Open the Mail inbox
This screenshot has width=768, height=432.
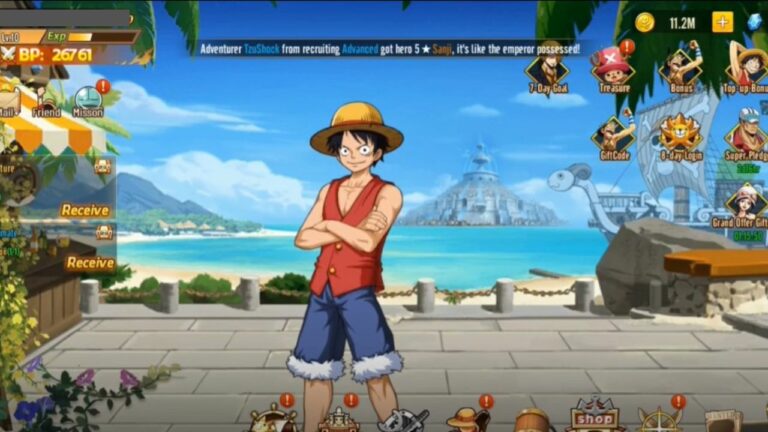pyautogui.click(x=8, y=100)
